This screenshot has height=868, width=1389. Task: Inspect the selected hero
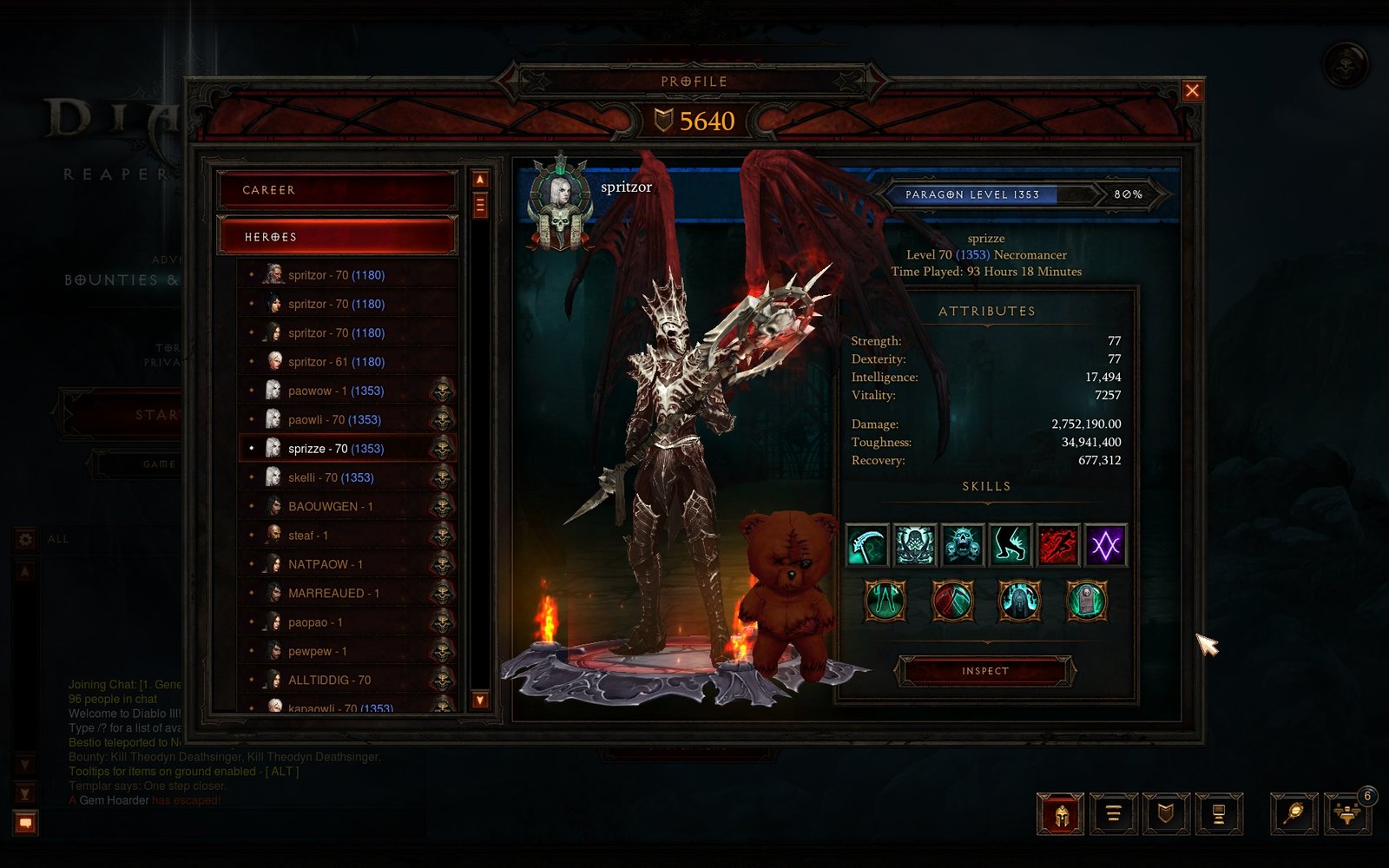[985, 671]
